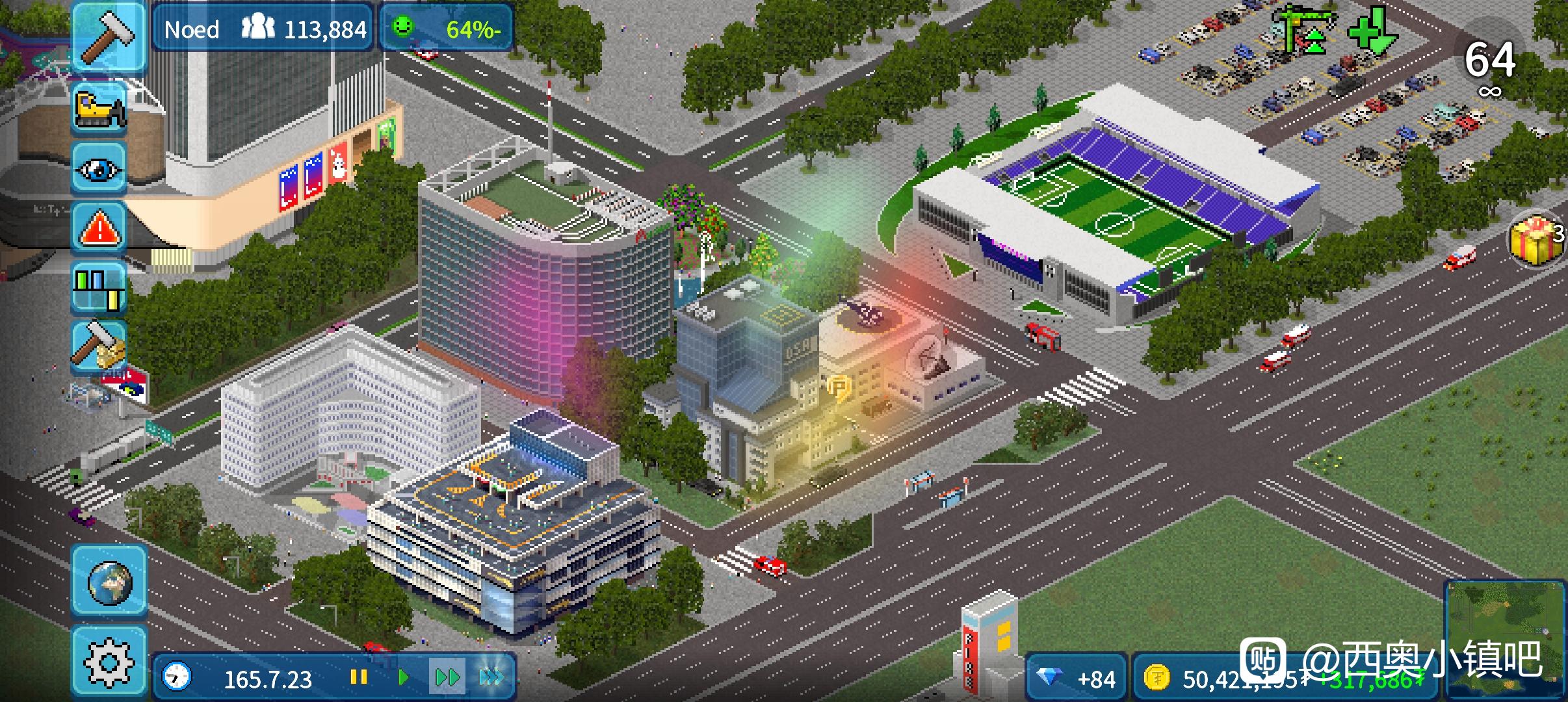Set game speed to fast forward
Viewport: 1568px width, 702px height.
447,678
